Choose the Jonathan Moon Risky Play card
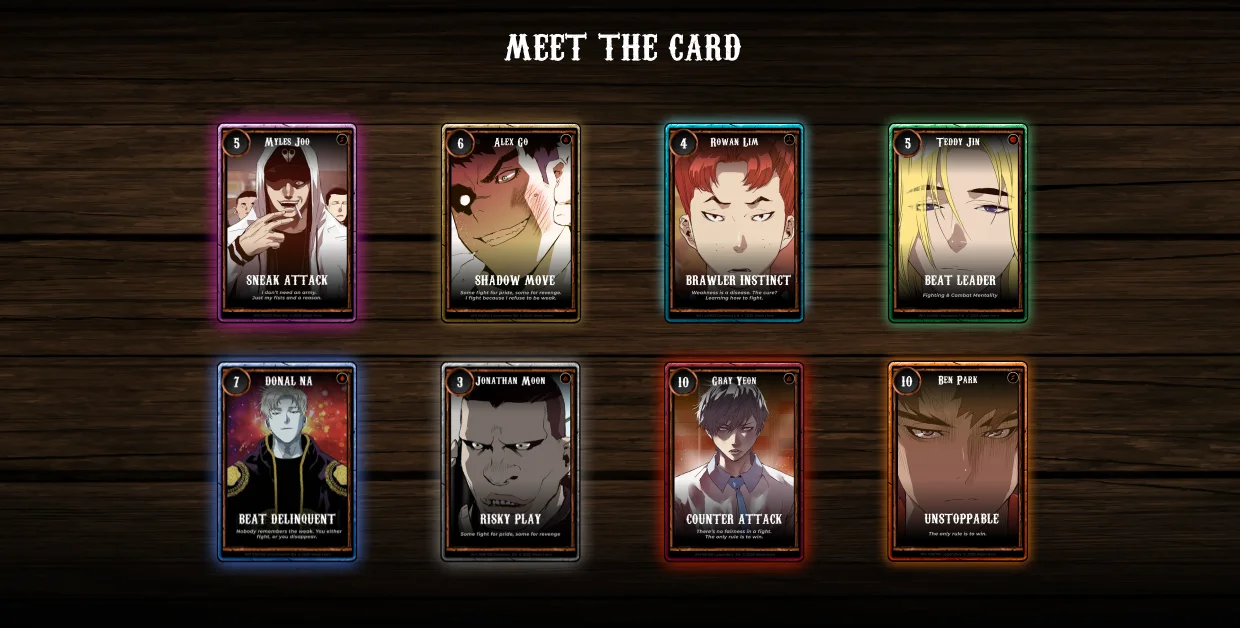 511,462
